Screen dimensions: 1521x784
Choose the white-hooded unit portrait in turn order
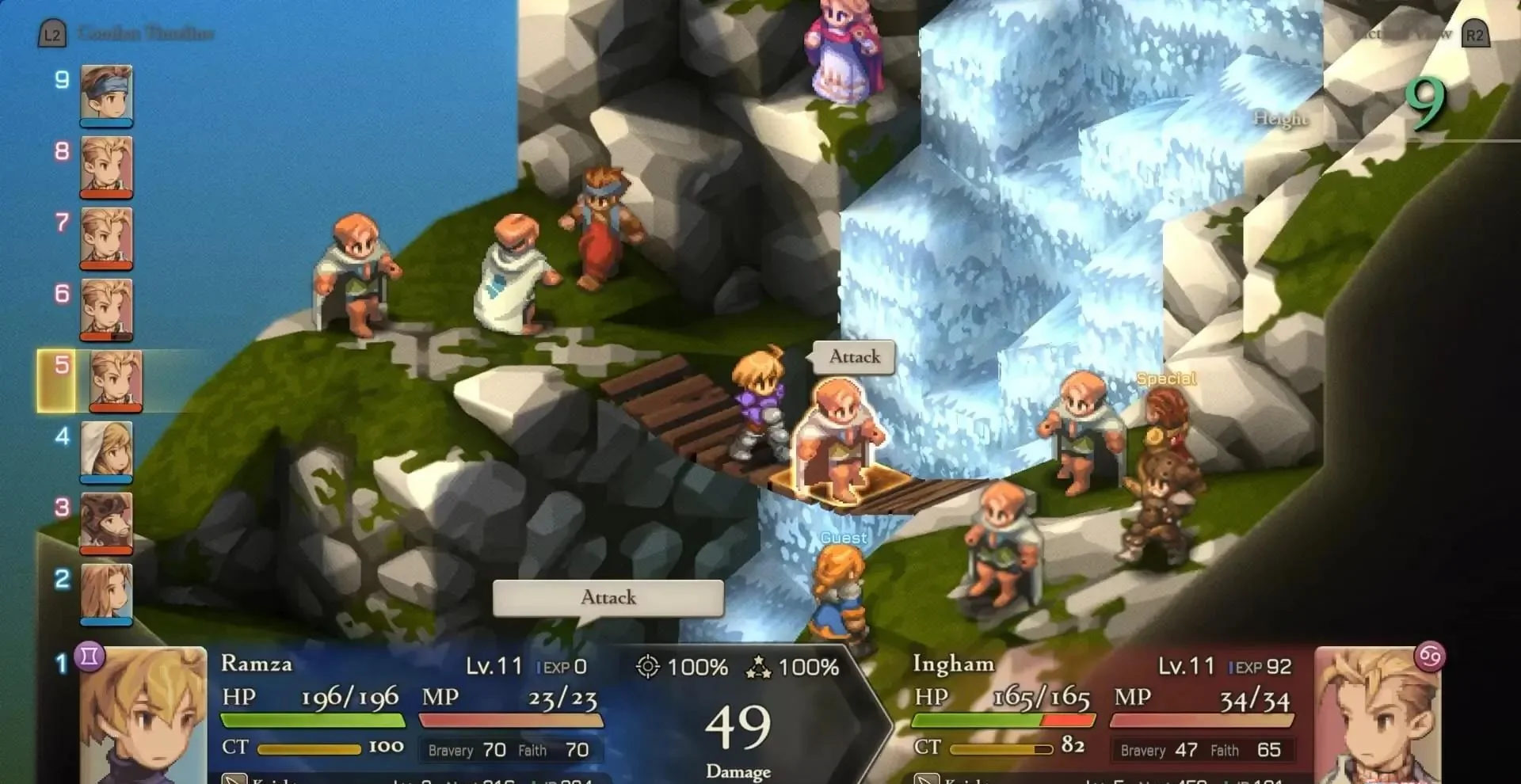pyautogui.click(x=106, y=451)
